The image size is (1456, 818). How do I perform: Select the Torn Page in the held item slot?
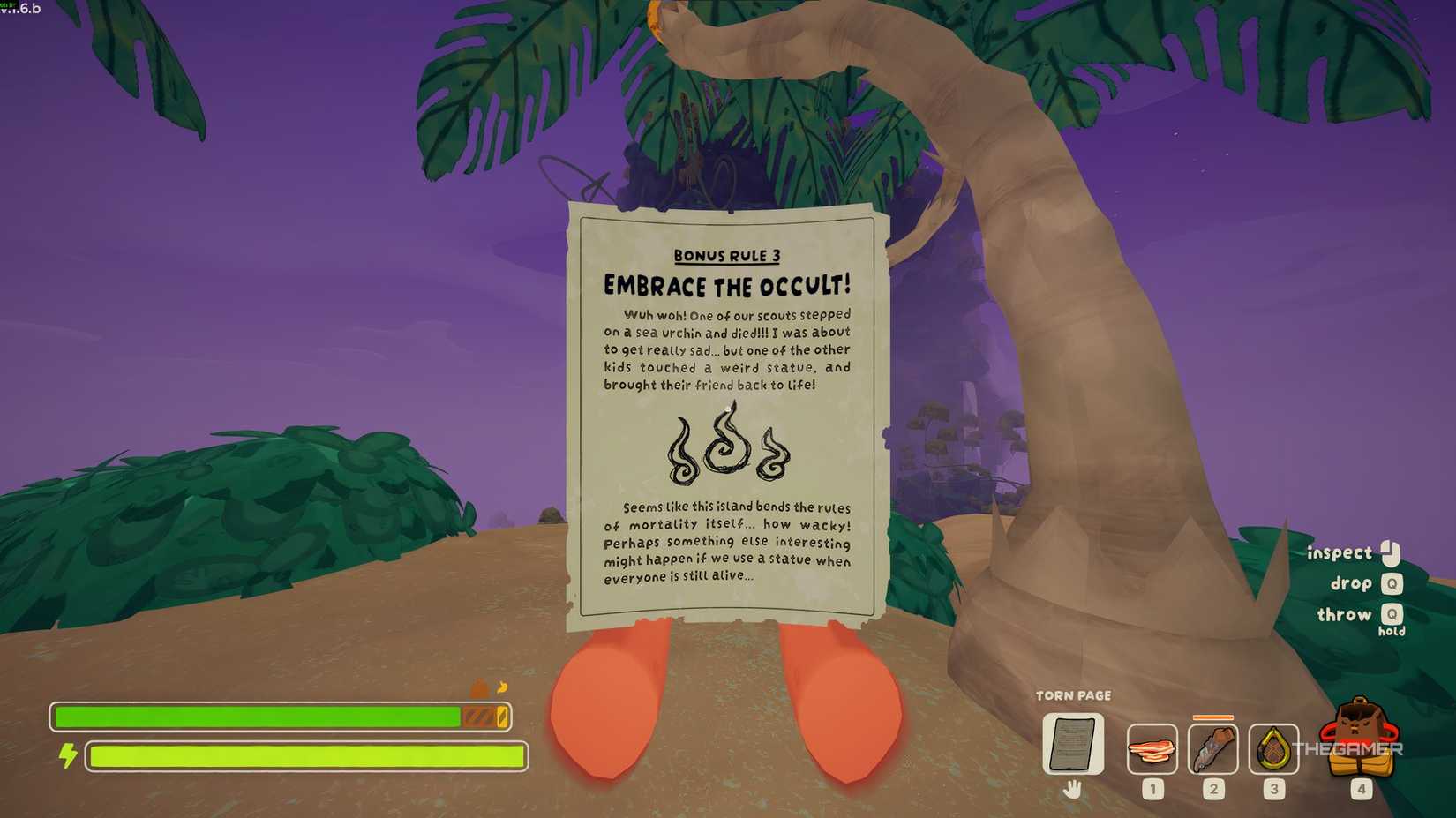[x=1073, y=746]
